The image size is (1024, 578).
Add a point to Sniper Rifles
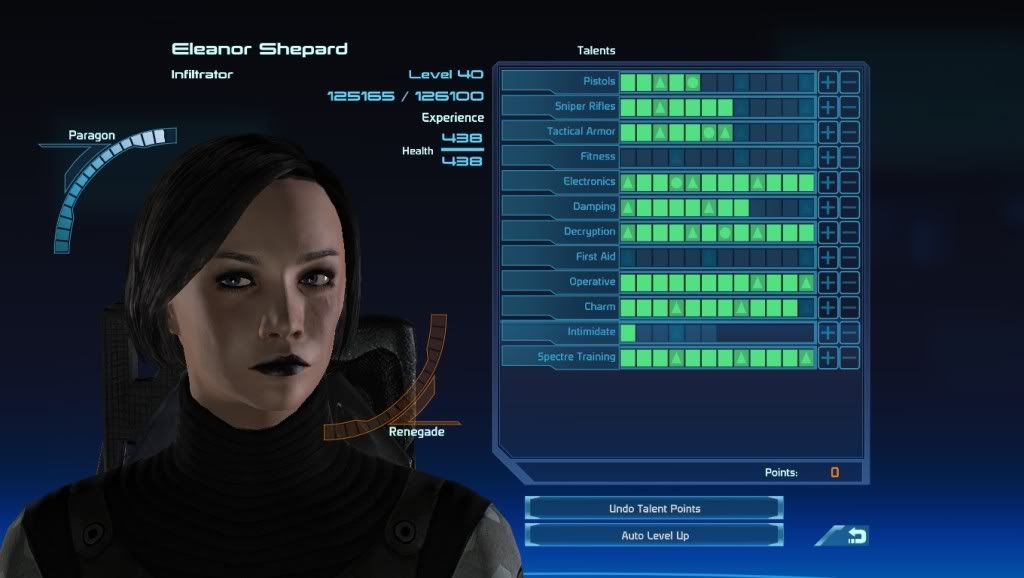828,107
